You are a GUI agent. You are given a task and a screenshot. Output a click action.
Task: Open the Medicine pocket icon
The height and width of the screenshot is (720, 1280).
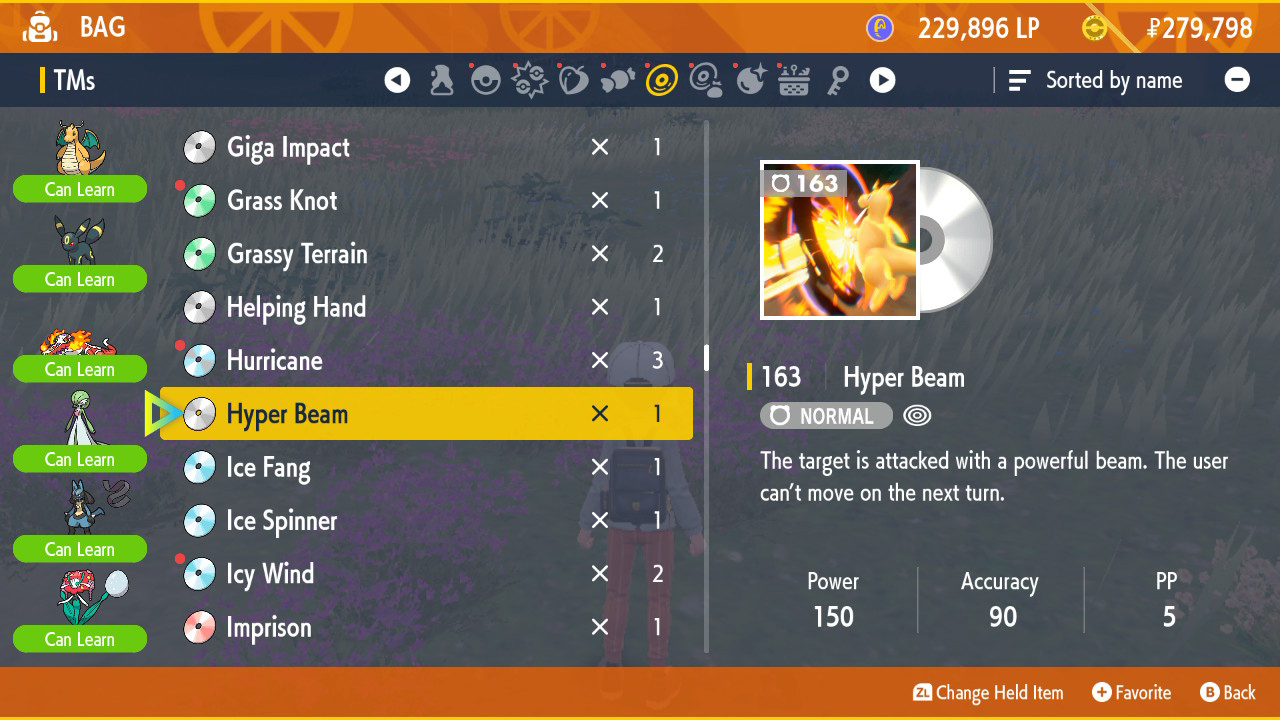[441, 80]
